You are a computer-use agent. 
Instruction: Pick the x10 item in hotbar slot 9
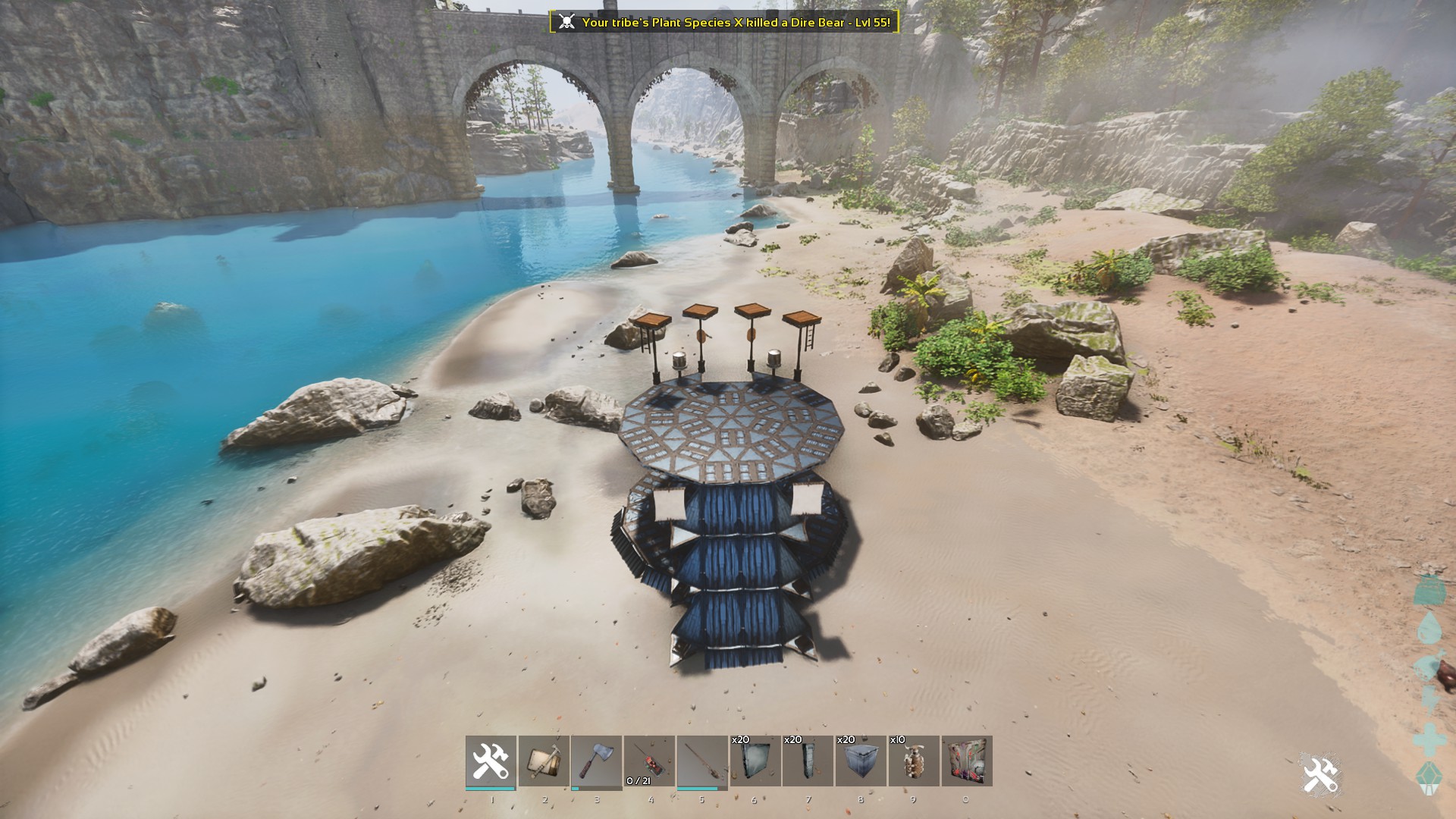pyautogui.click(x=914, y=761)
